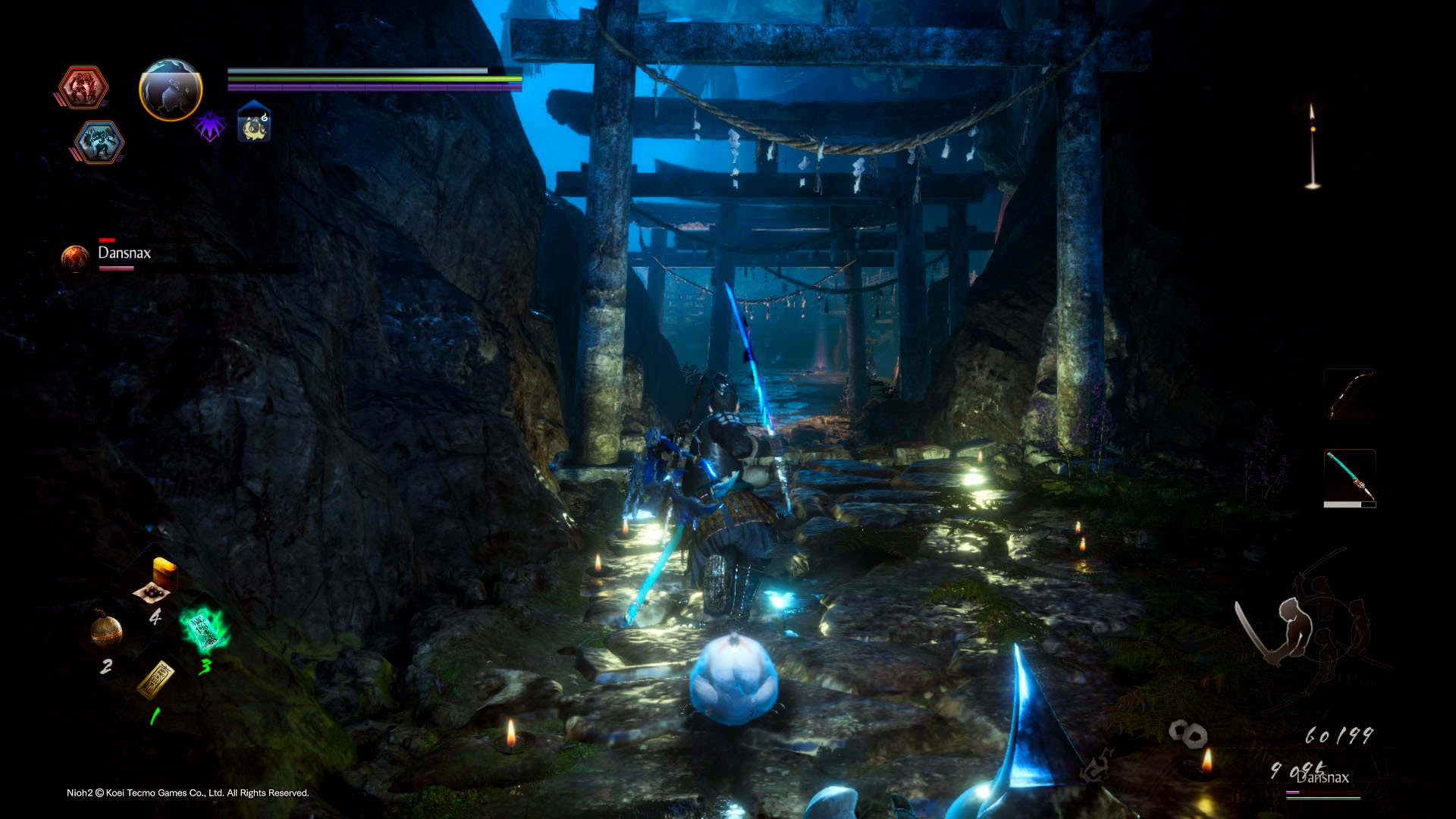
Task: Click the compass needle indicator
Action: pos(1312,146)
